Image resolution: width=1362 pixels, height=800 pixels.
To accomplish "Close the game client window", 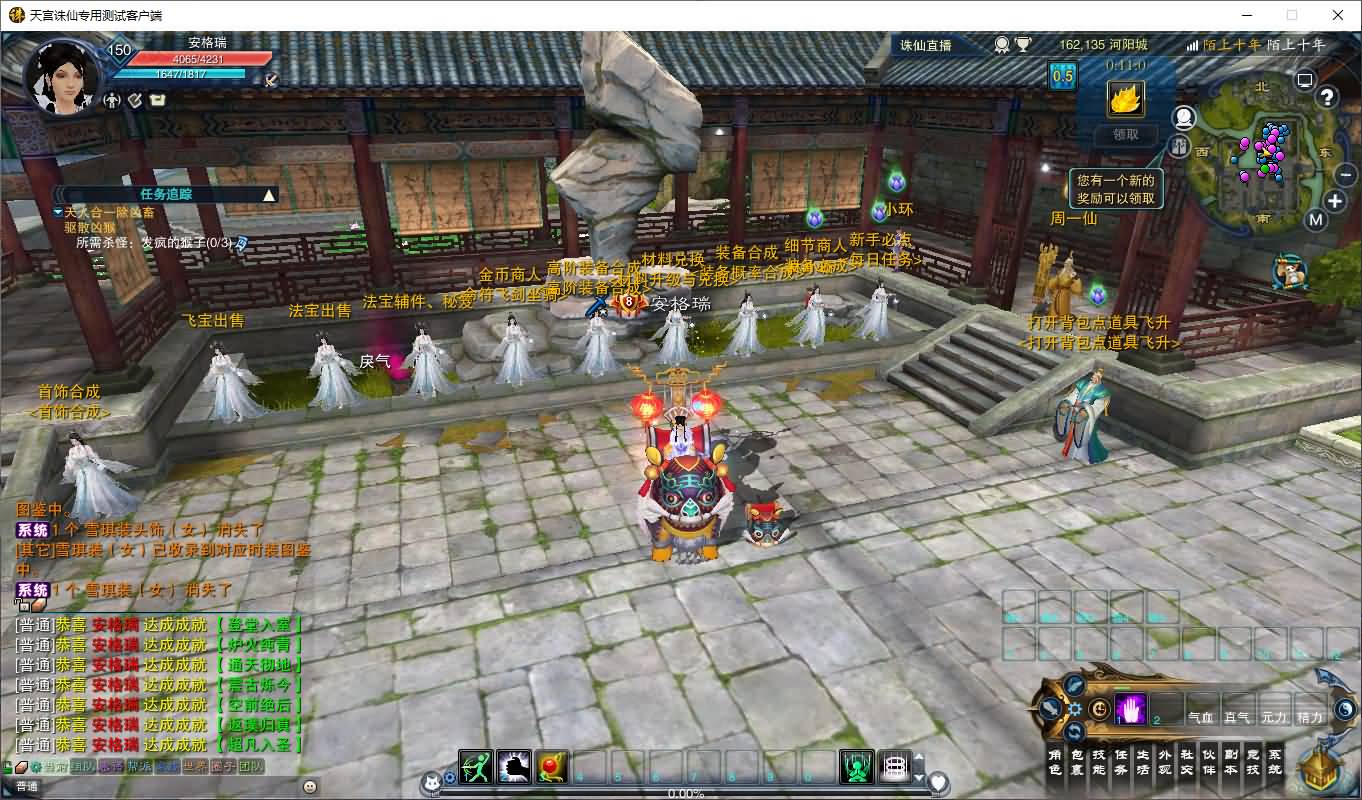I will tap(1338, 15).
